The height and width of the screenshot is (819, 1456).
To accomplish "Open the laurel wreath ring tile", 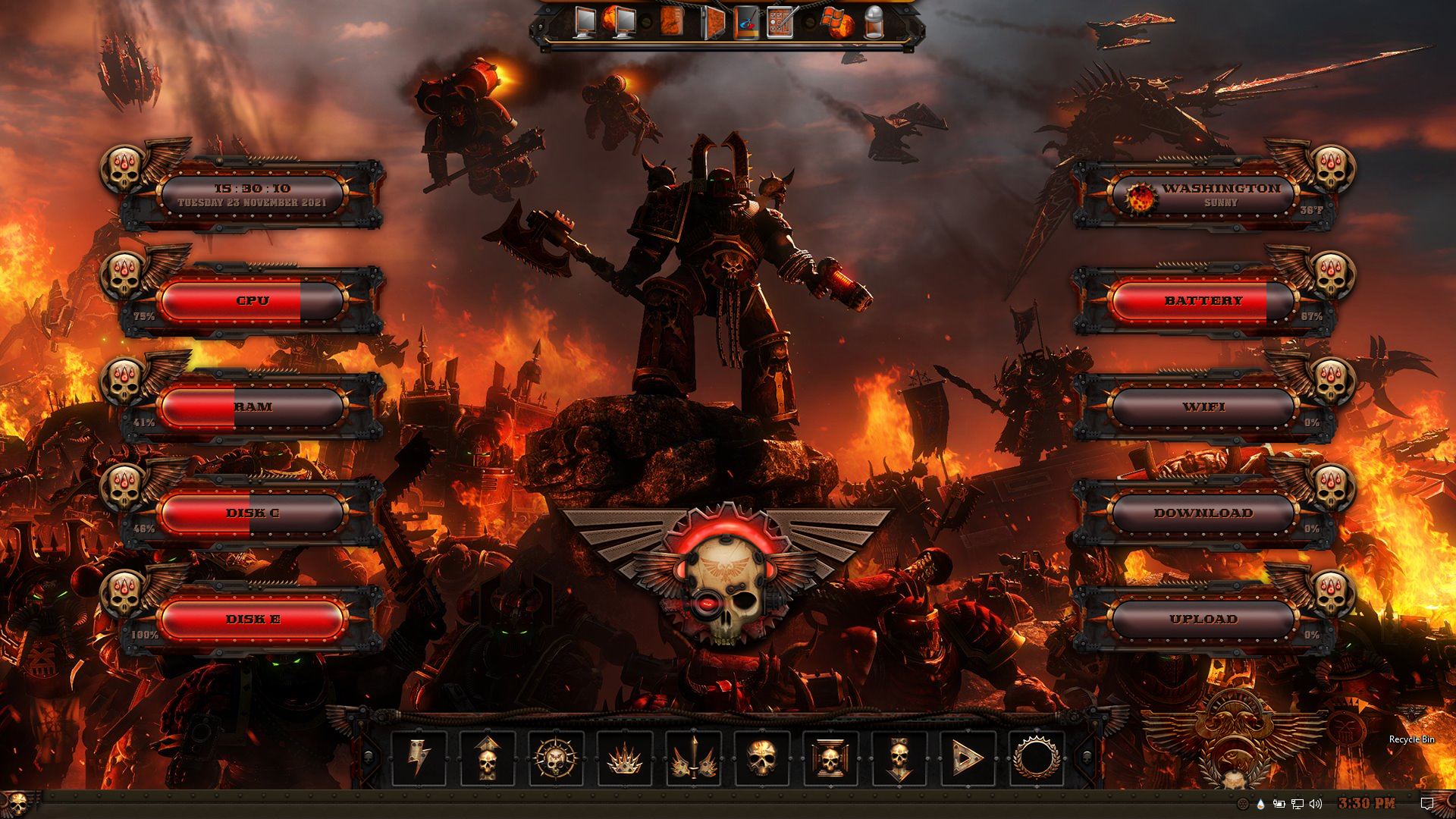I will pos(1036,758).
